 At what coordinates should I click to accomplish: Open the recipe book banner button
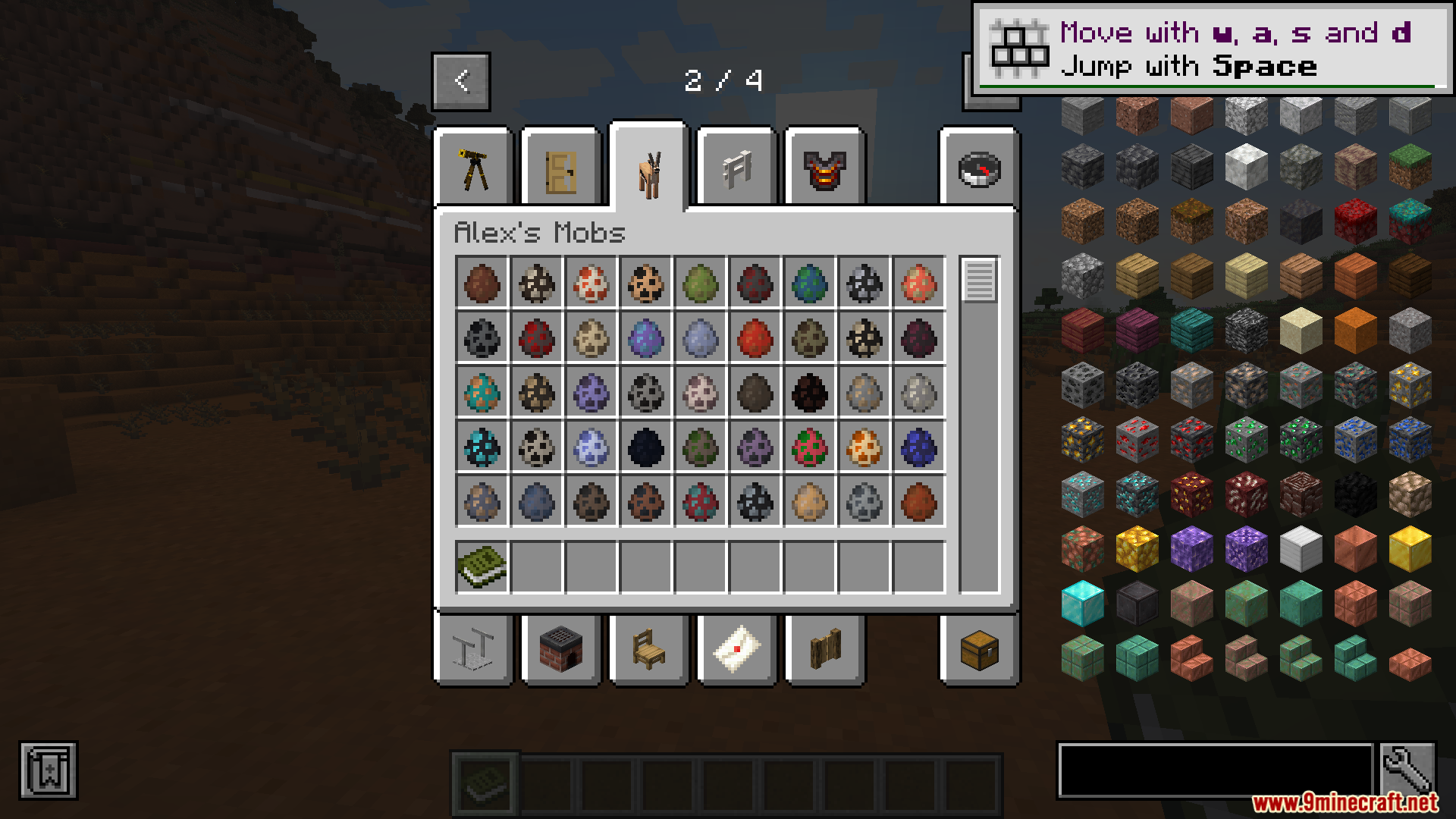coord(49,770)
